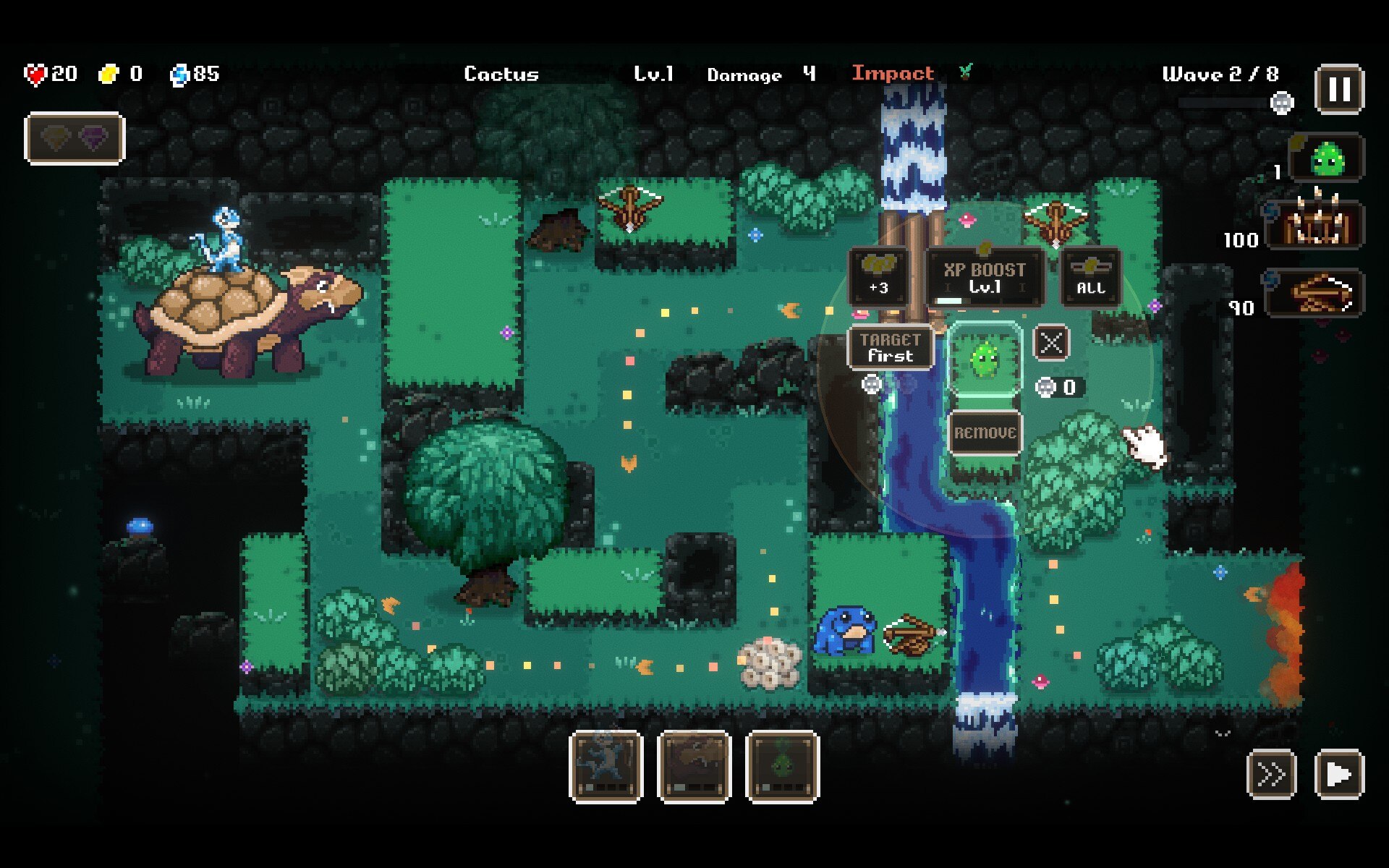Choose the +3 coins boost option
This screenshot has height=868, width=1389.
(879, 276)
